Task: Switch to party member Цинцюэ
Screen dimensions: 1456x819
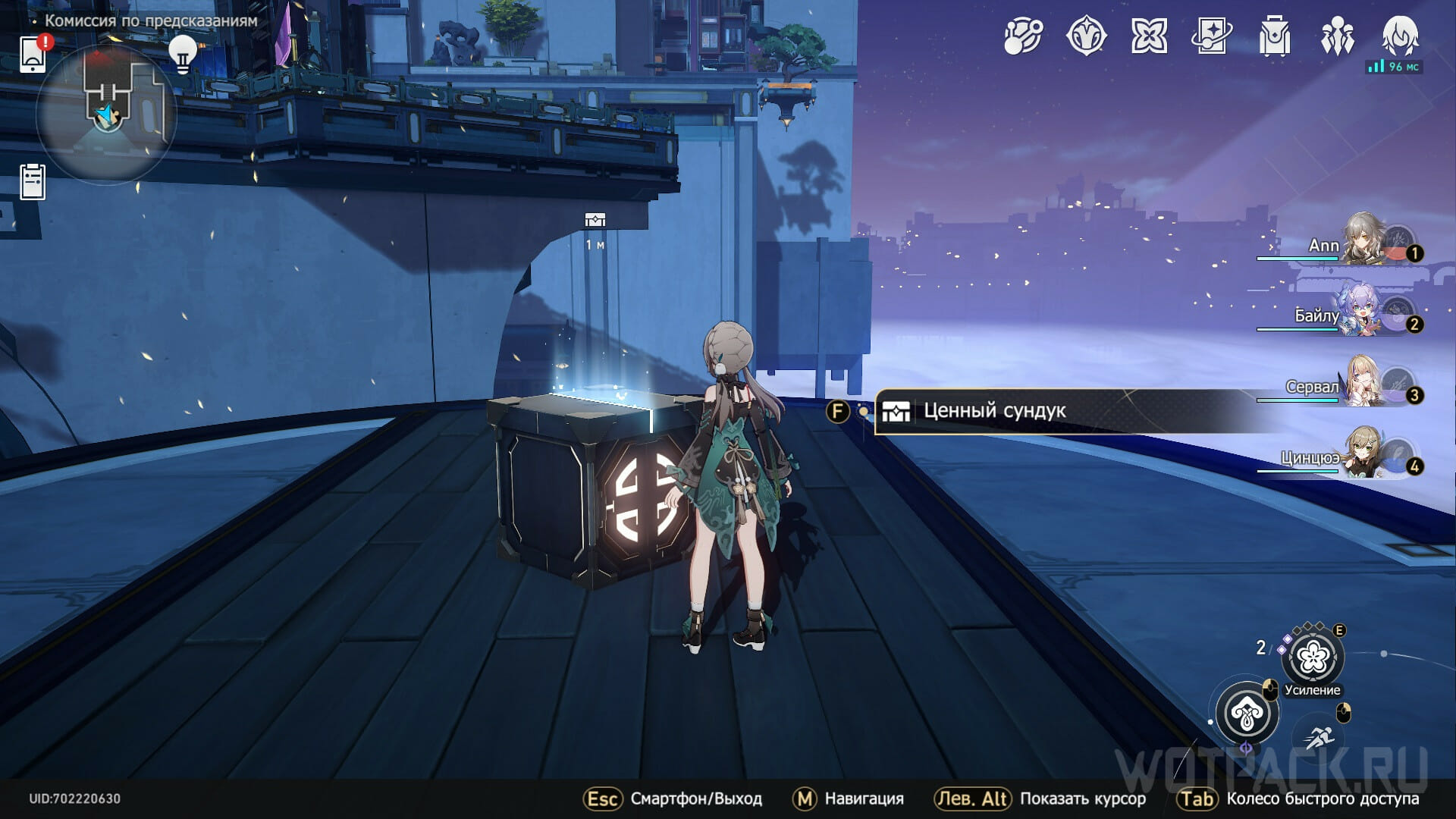Action: tap(1365, 454)
